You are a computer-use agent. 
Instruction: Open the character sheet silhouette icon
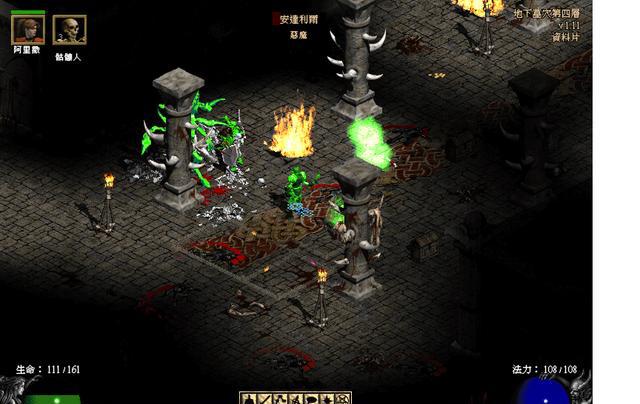[x=247, y=399]
